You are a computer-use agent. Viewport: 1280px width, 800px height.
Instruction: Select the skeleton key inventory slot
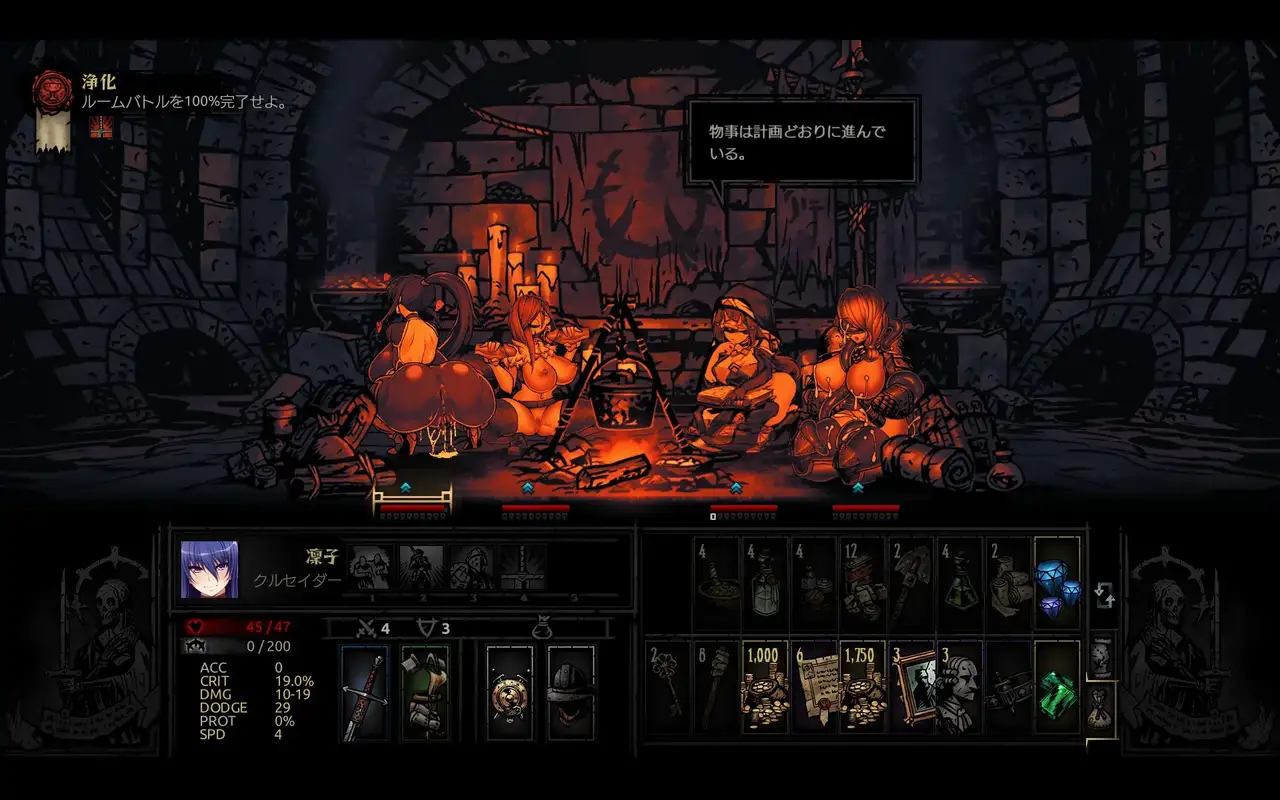coord(668,686)
